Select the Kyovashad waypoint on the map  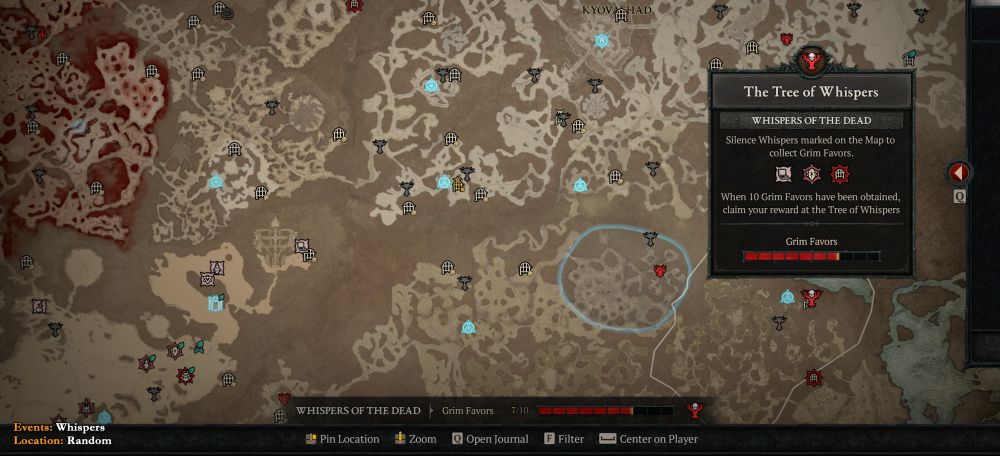coord(602,41)
